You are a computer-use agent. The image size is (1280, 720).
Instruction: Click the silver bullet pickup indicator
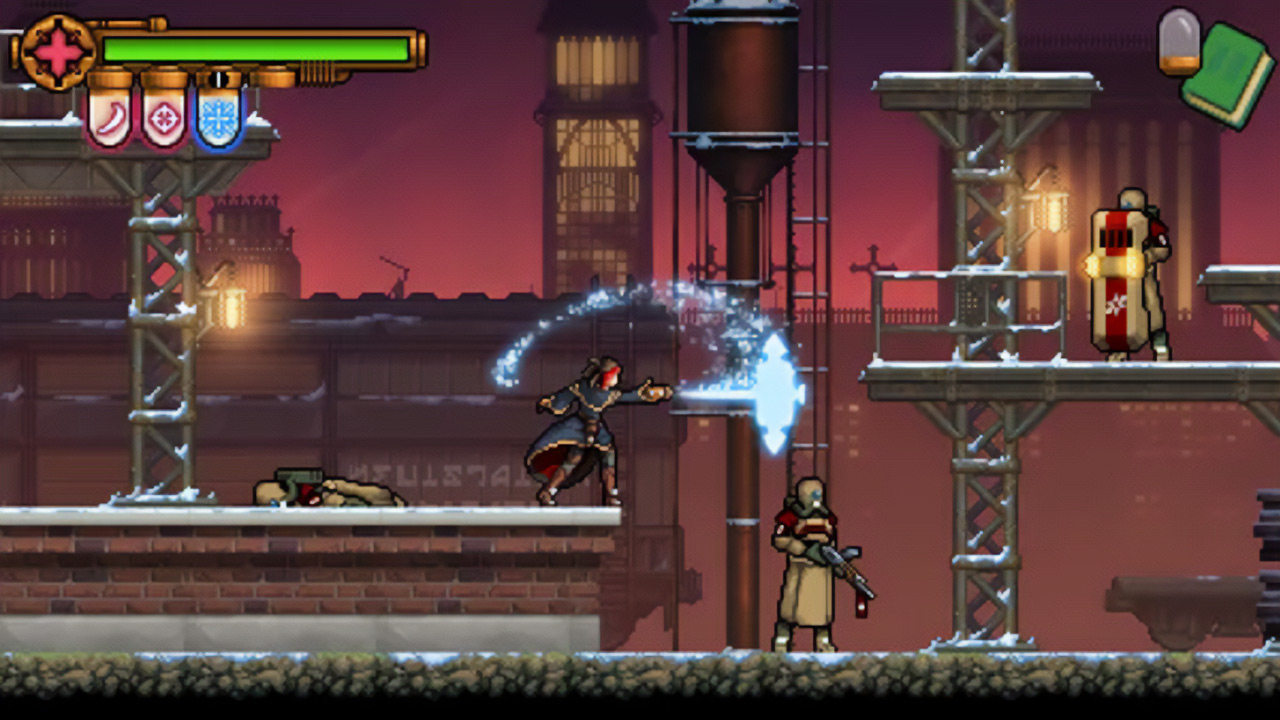tap(1181, 42)
